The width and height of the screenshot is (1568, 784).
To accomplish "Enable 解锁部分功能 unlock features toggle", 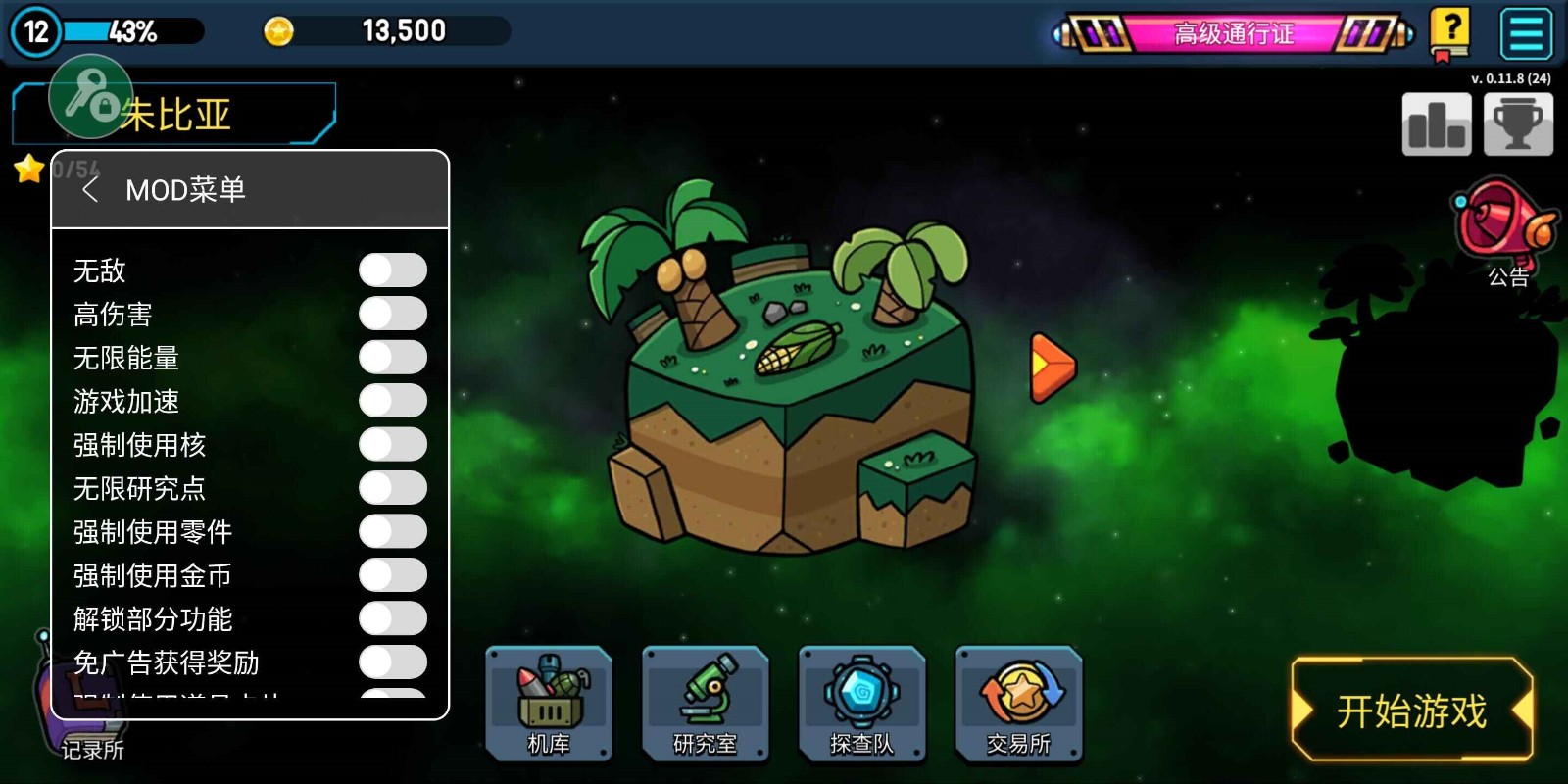I will pos(392,618).
